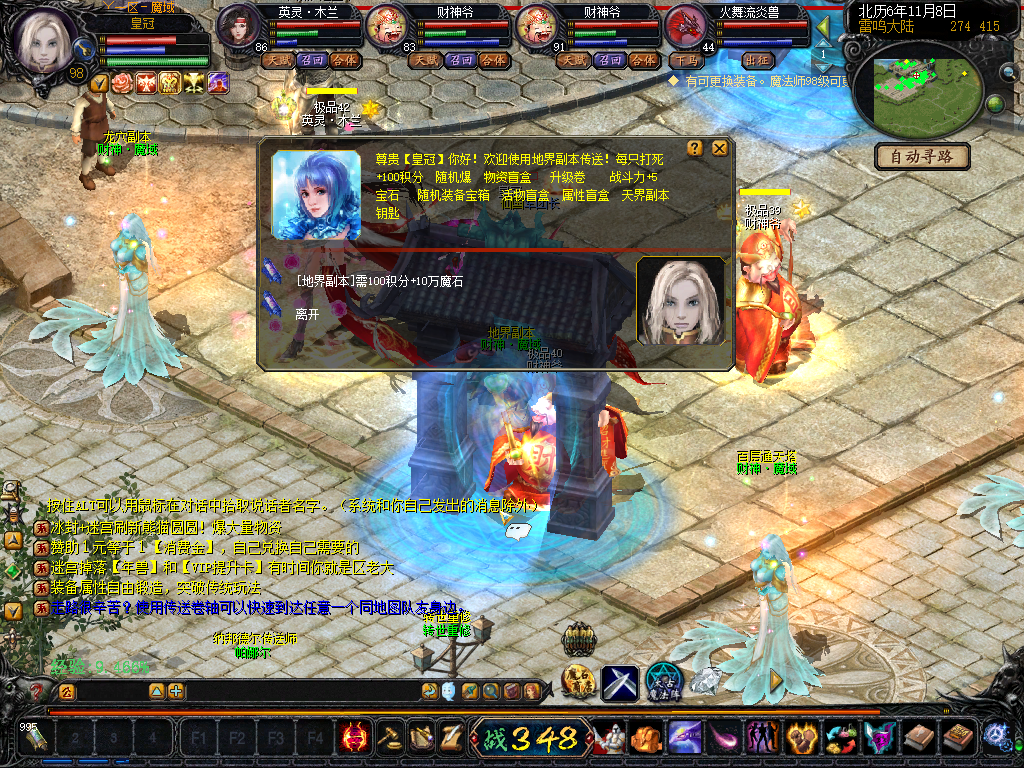This screenshot has width=1024, height=768.
Task: Select the 离开 dialogue option
Action: 307,314
